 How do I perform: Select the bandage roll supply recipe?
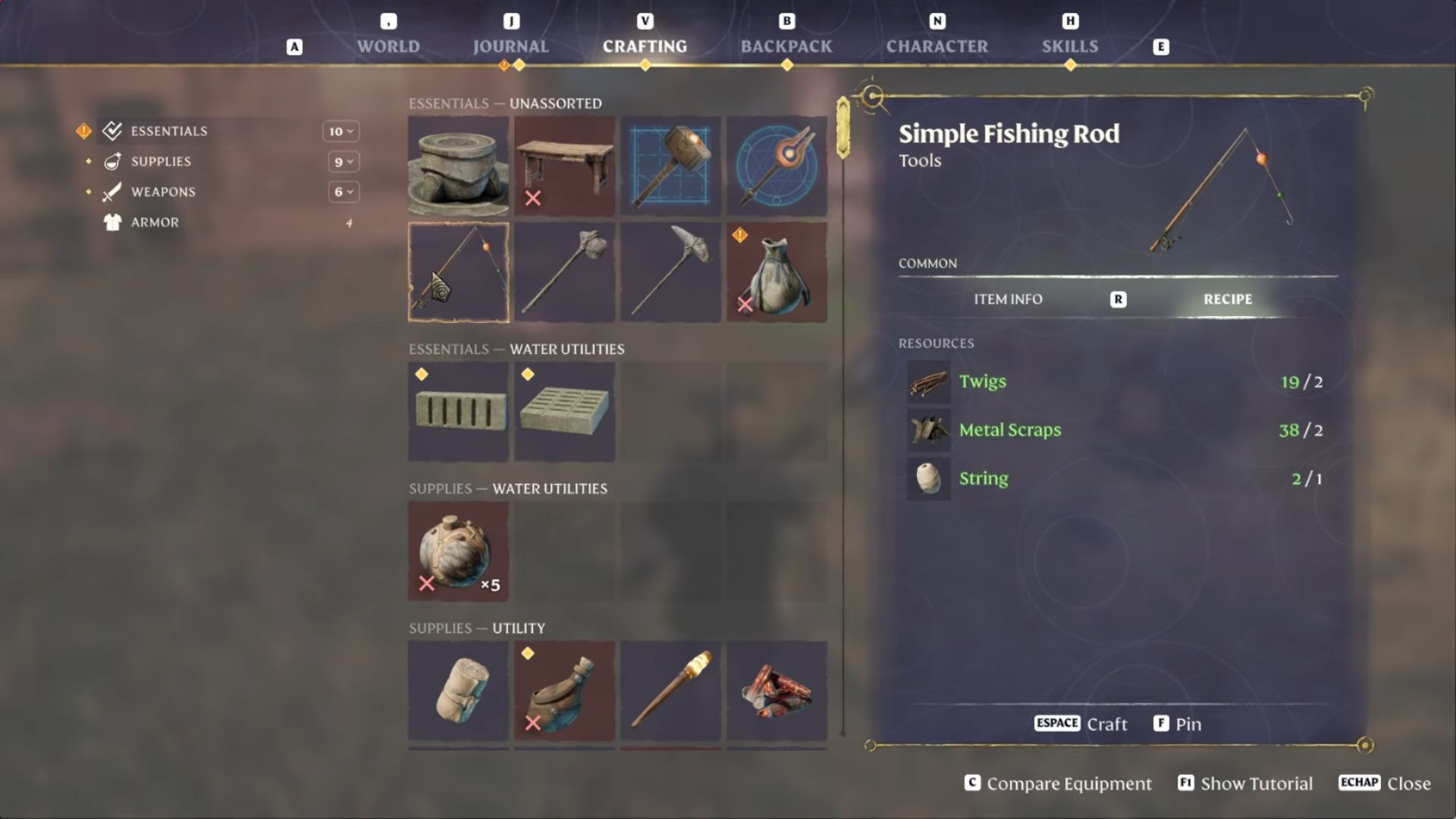point(458,690)
